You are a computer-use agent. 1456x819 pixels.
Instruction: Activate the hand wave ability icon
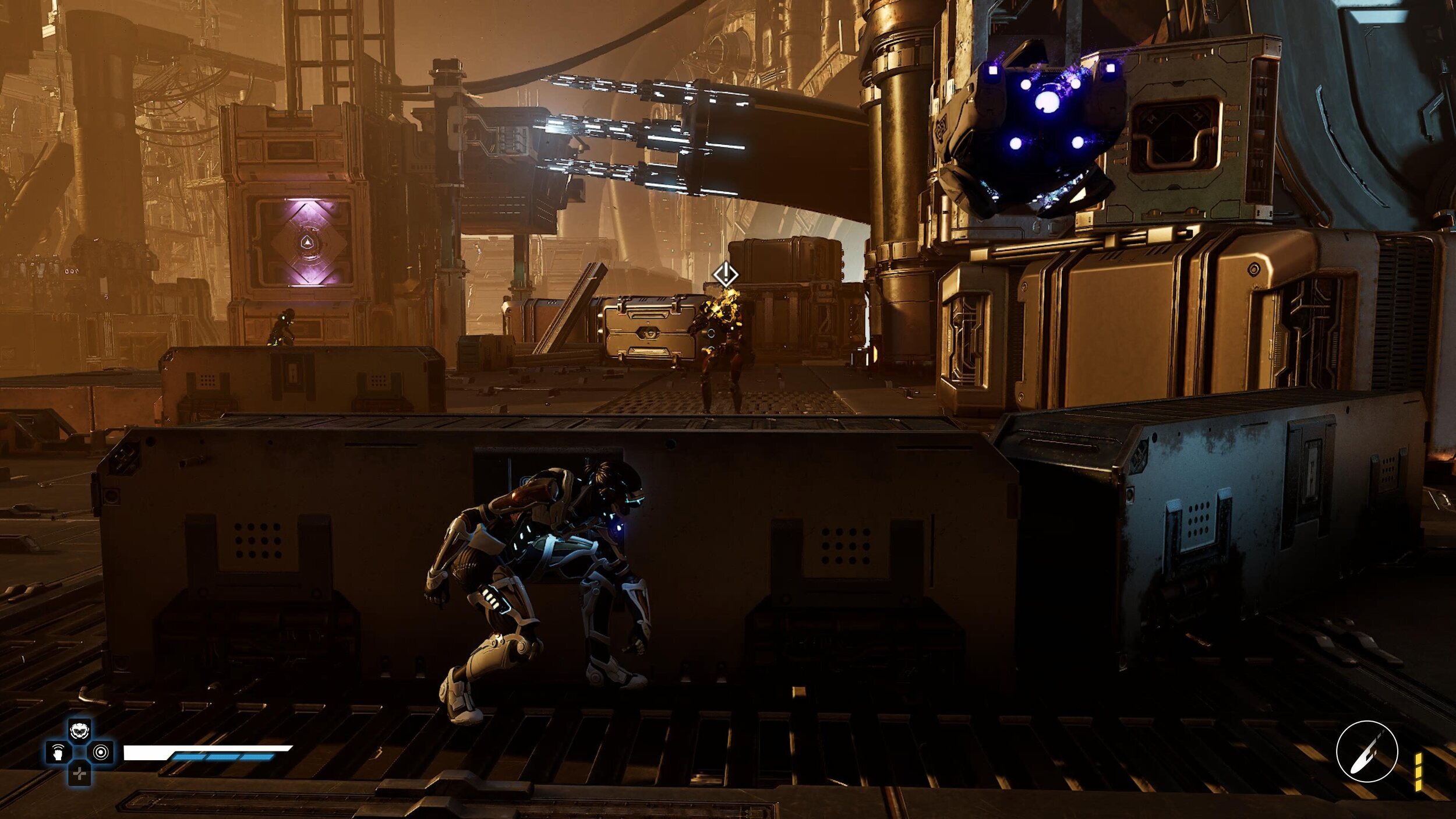pyautogui.click(x=58, y=753)
